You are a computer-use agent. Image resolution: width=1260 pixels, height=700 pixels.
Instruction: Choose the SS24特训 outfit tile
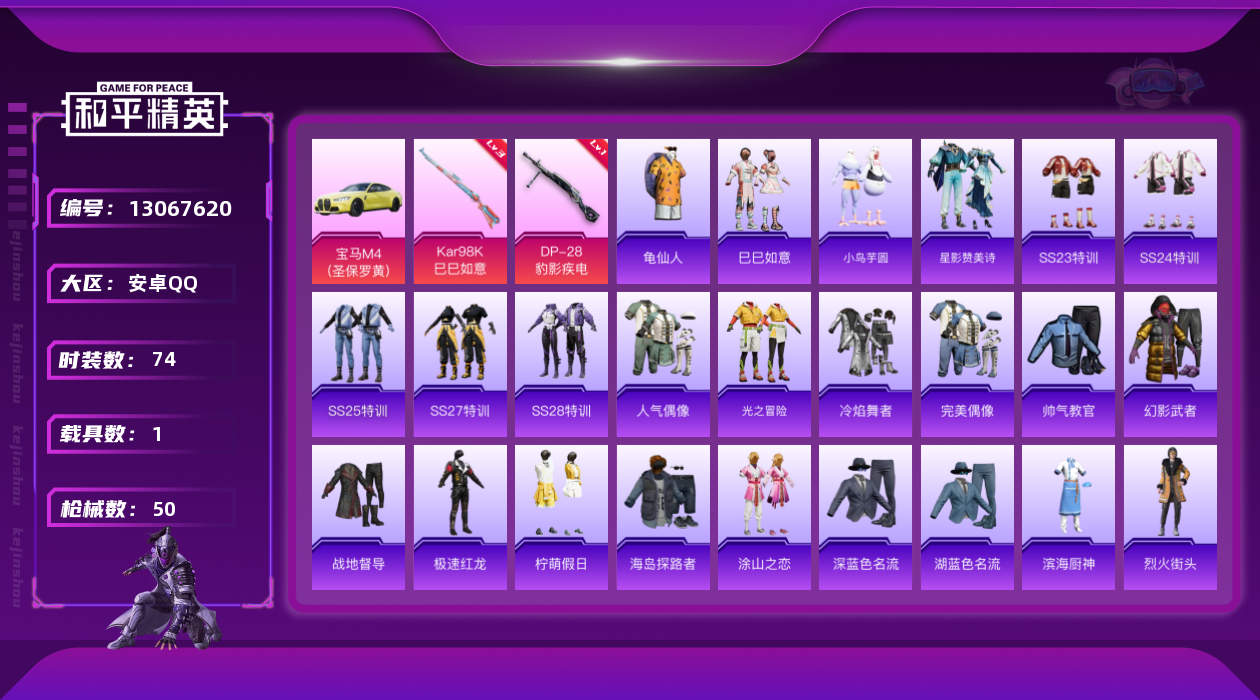pos(1170,211)
